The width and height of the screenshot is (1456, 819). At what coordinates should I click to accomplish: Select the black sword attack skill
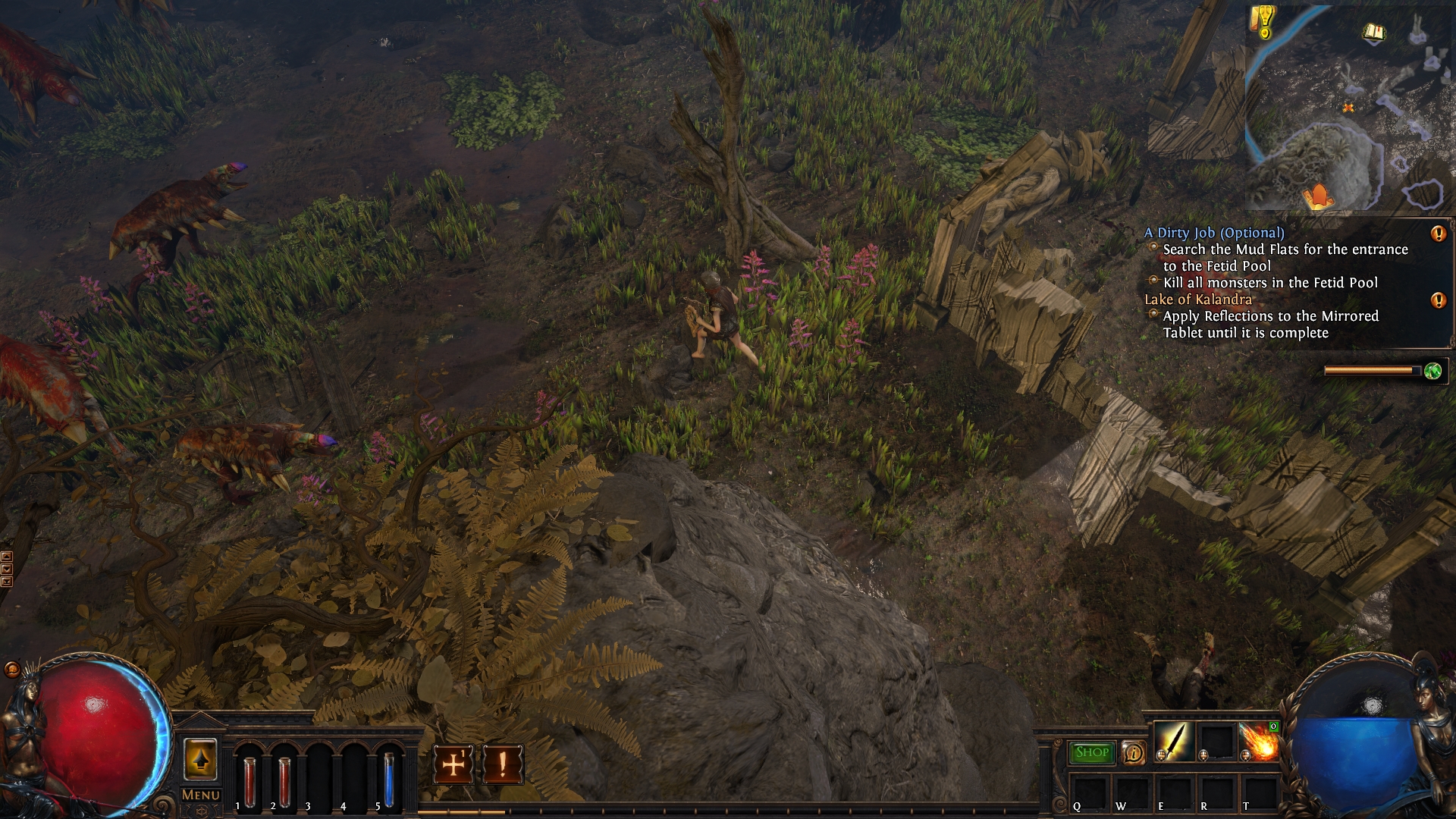1173,742
